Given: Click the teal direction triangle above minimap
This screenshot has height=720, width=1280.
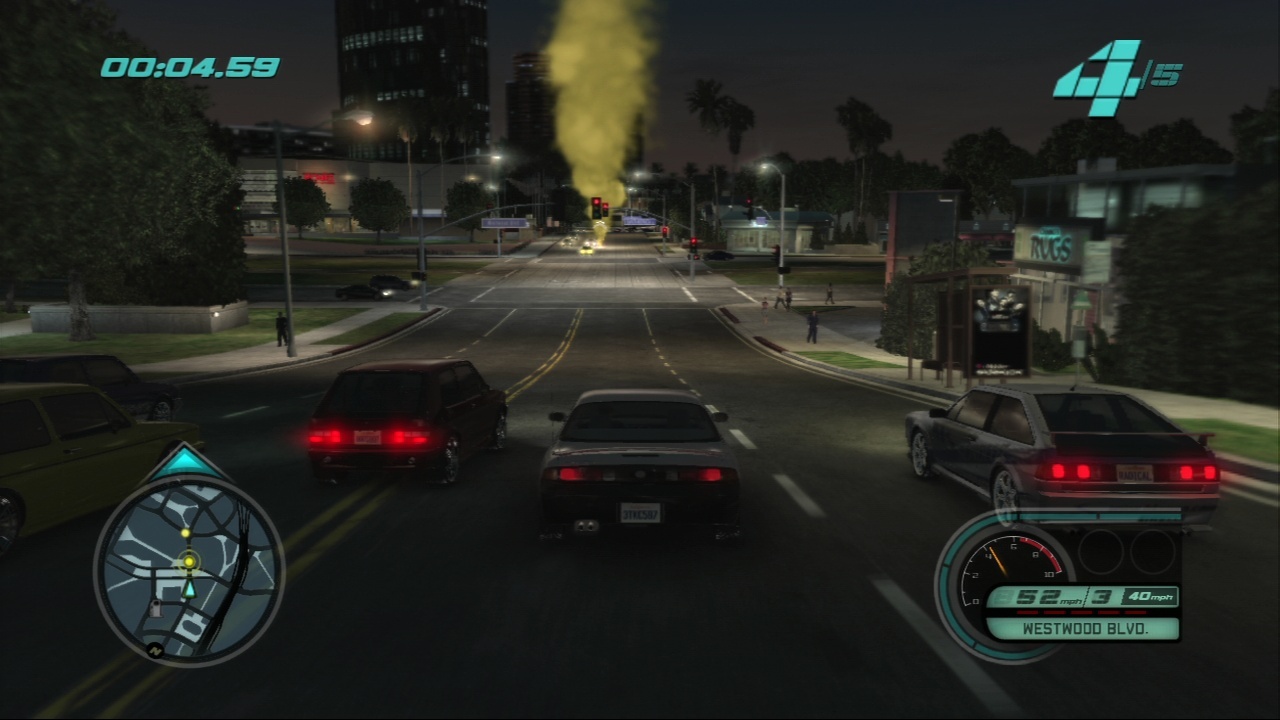Looking at the screenshot, I should pos(187,461).
